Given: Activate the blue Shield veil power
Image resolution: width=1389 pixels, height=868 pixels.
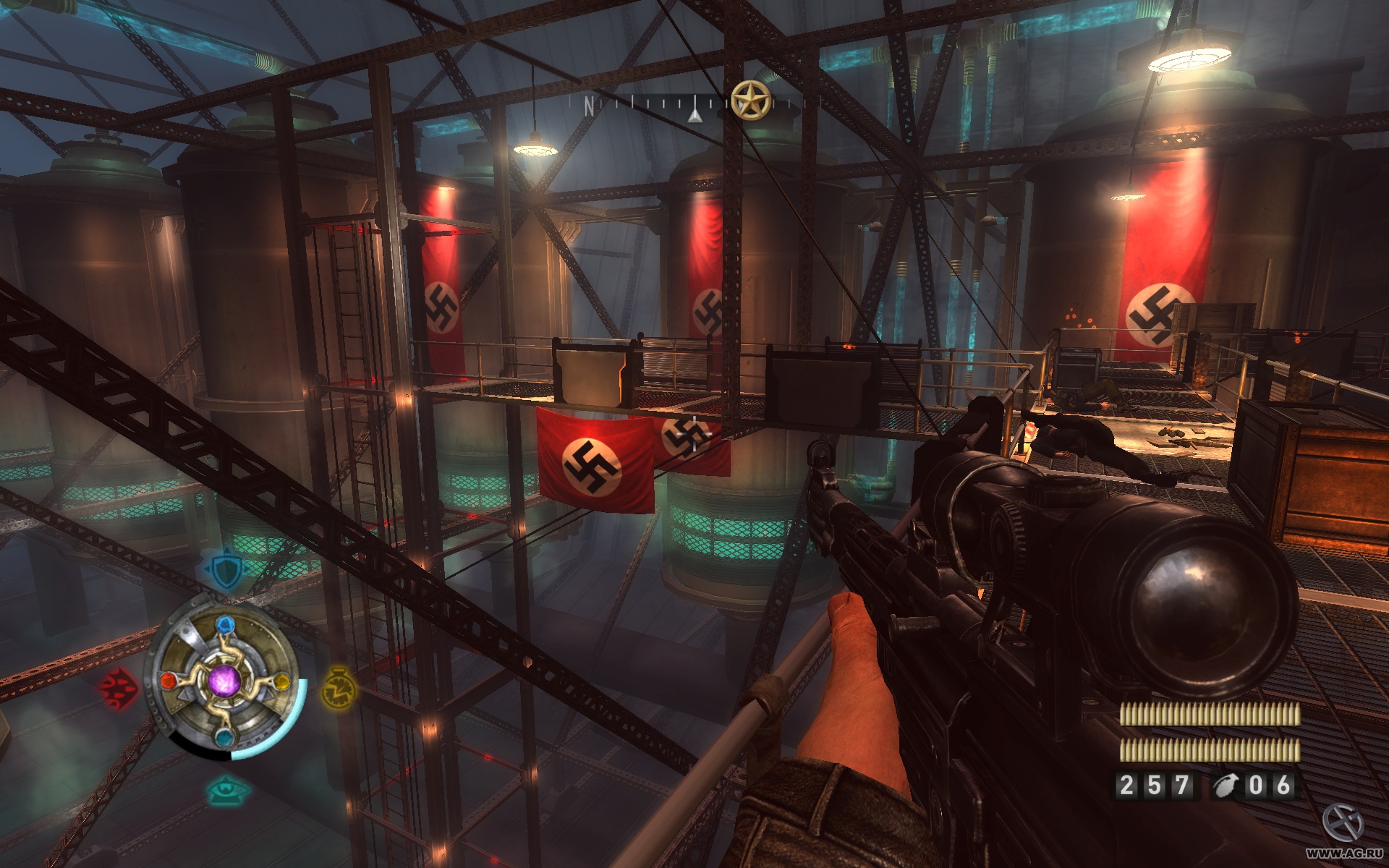Looking at the screenshot, I should click(226, 571).
